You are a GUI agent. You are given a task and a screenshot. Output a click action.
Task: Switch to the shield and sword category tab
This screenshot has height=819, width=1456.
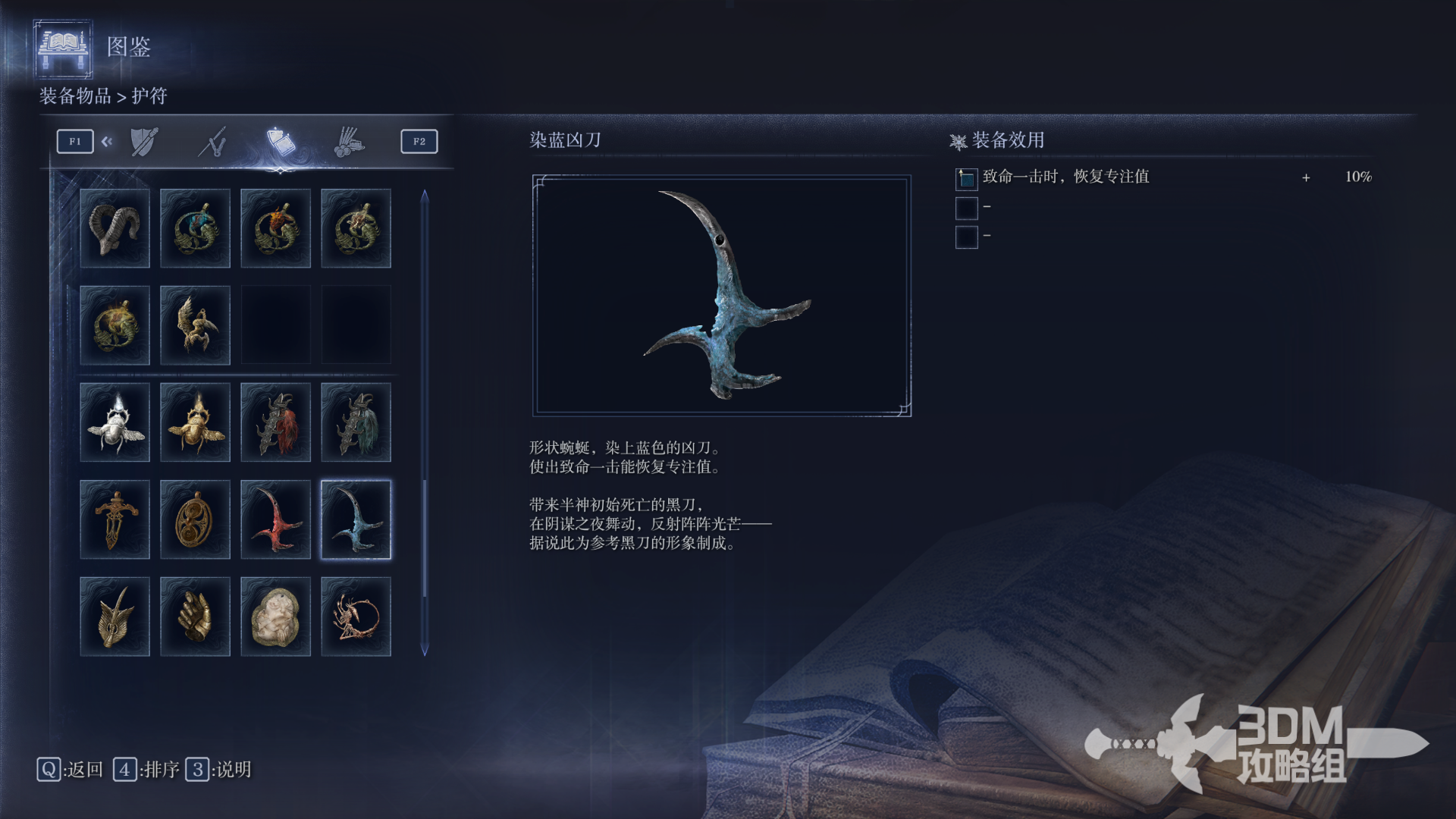pos(143,142)
